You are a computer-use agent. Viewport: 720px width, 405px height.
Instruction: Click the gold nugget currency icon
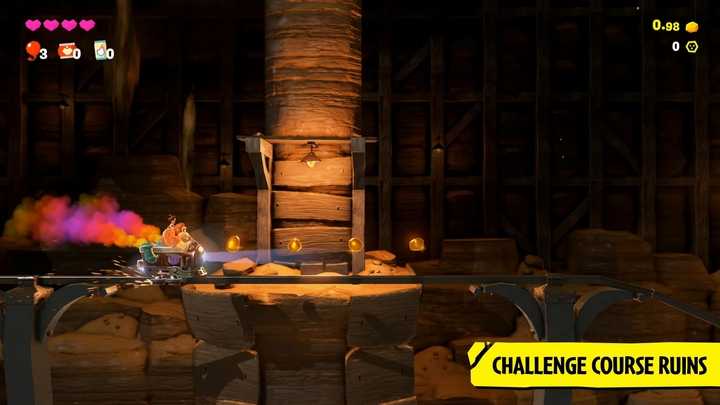[x=691, y=26]
